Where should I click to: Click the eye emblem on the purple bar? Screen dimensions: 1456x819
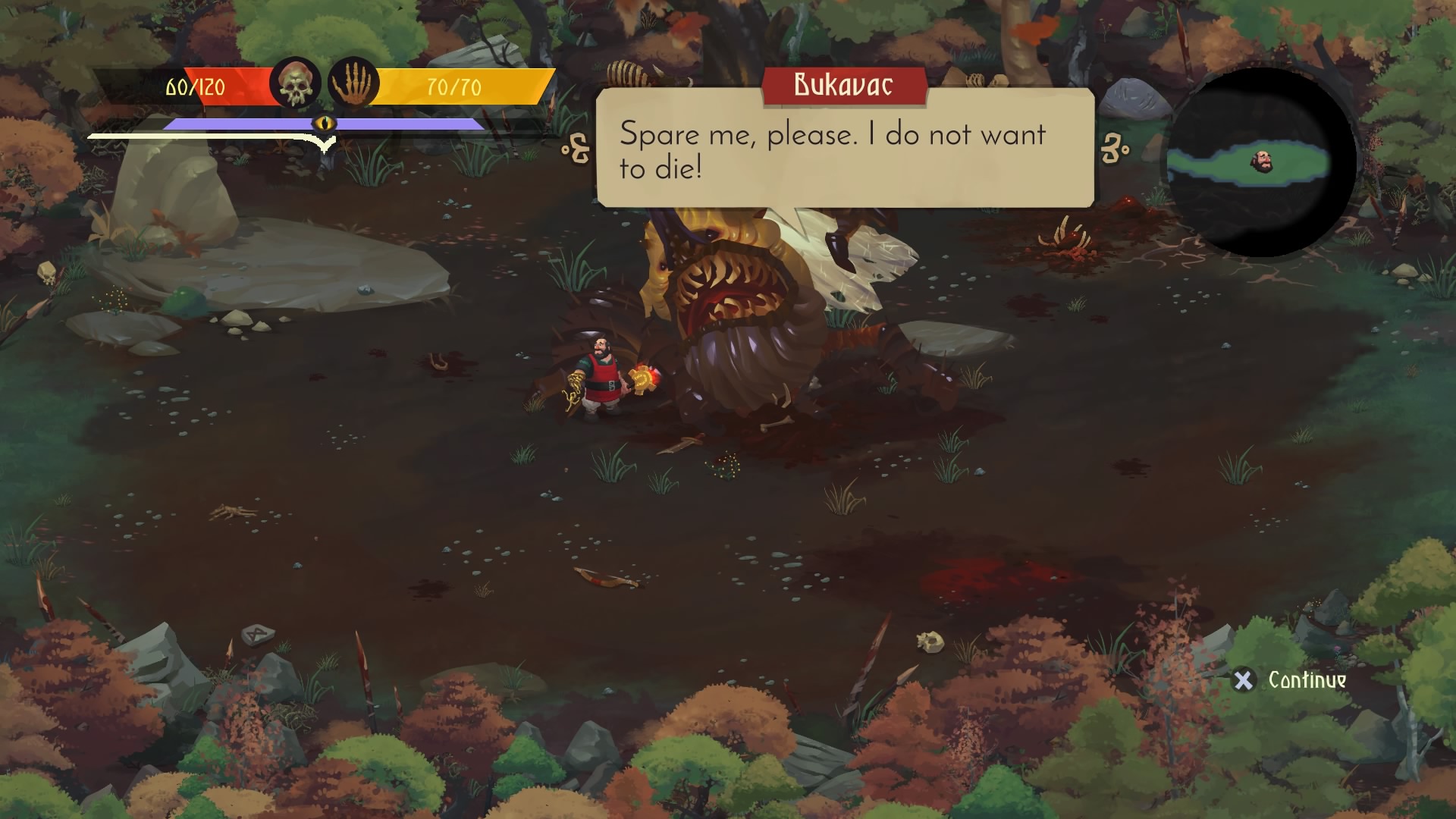(325, 124)
